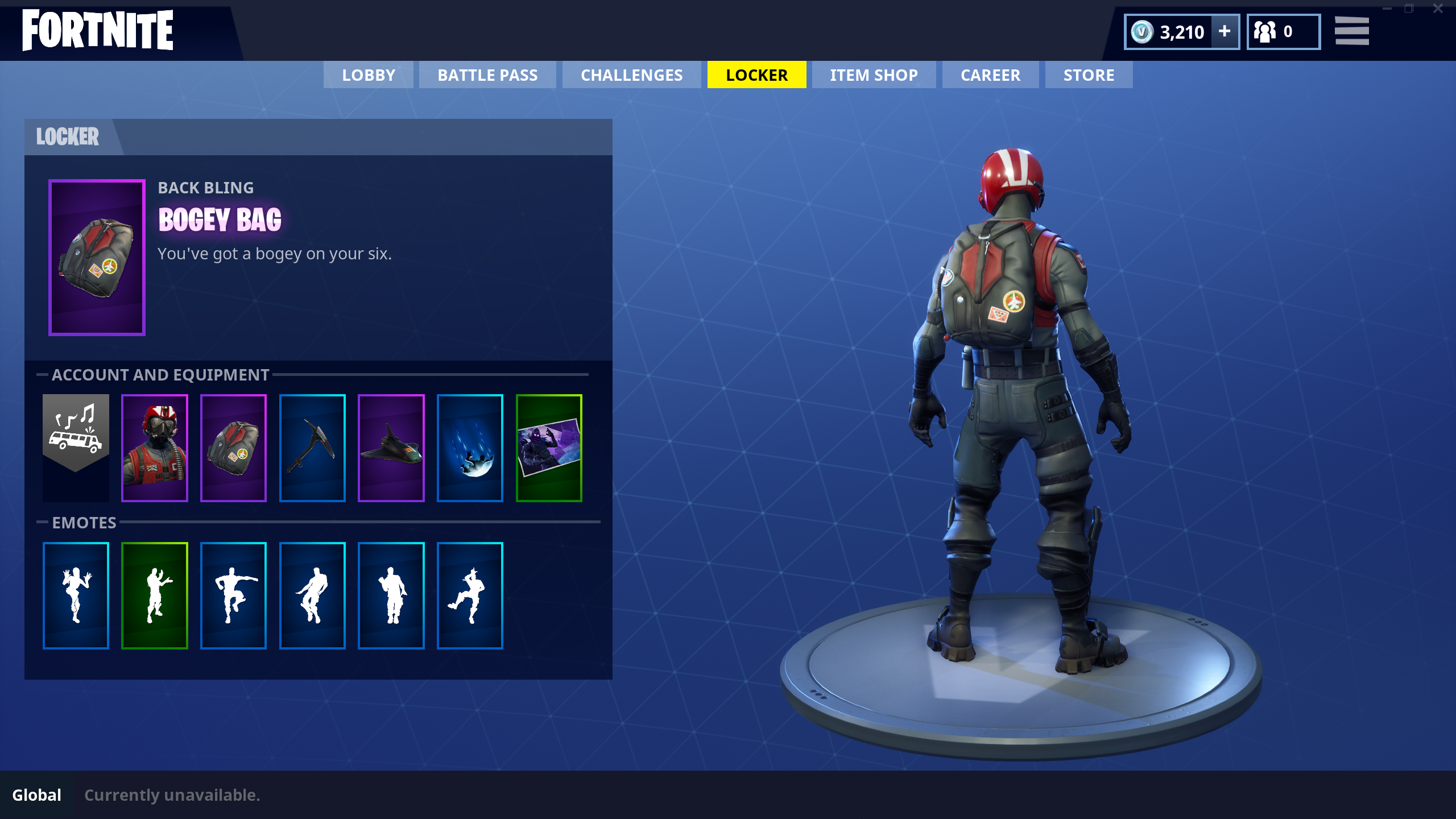Viewport: 1456px width, 819px height.
Task: Open the Battle Pass tab
Action: [487, 75]
